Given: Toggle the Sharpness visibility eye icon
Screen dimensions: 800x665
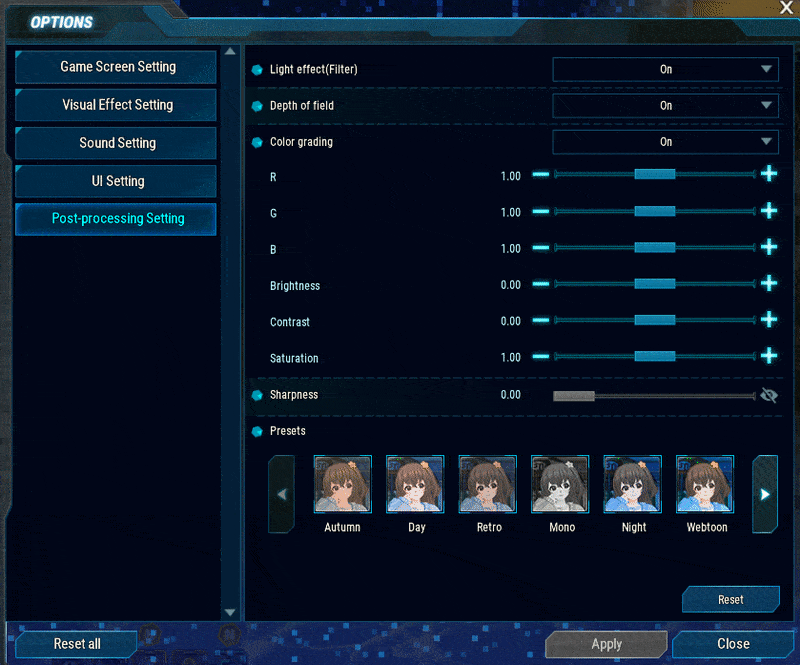Looking at the screenshot, I should point(769,395).
